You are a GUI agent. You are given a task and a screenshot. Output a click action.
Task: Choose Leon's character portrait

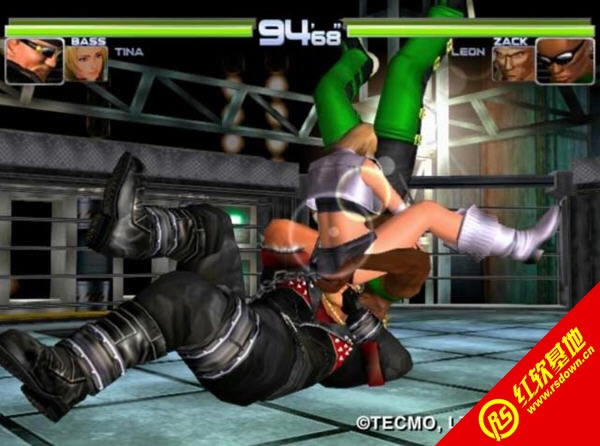click(x=512, y=65)
